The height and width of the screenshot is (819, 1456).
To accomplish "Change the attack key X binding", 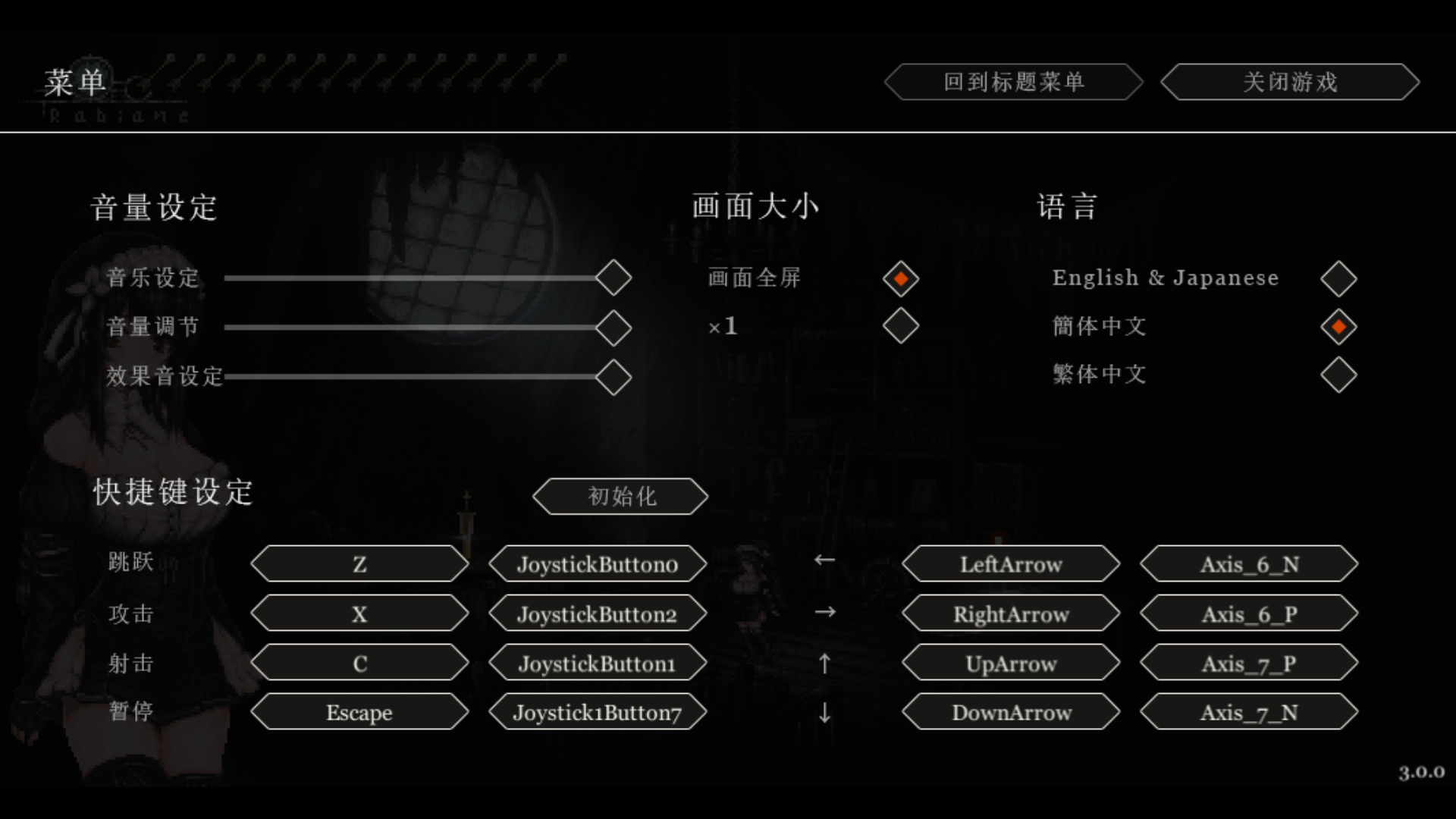I will (359, 613).
